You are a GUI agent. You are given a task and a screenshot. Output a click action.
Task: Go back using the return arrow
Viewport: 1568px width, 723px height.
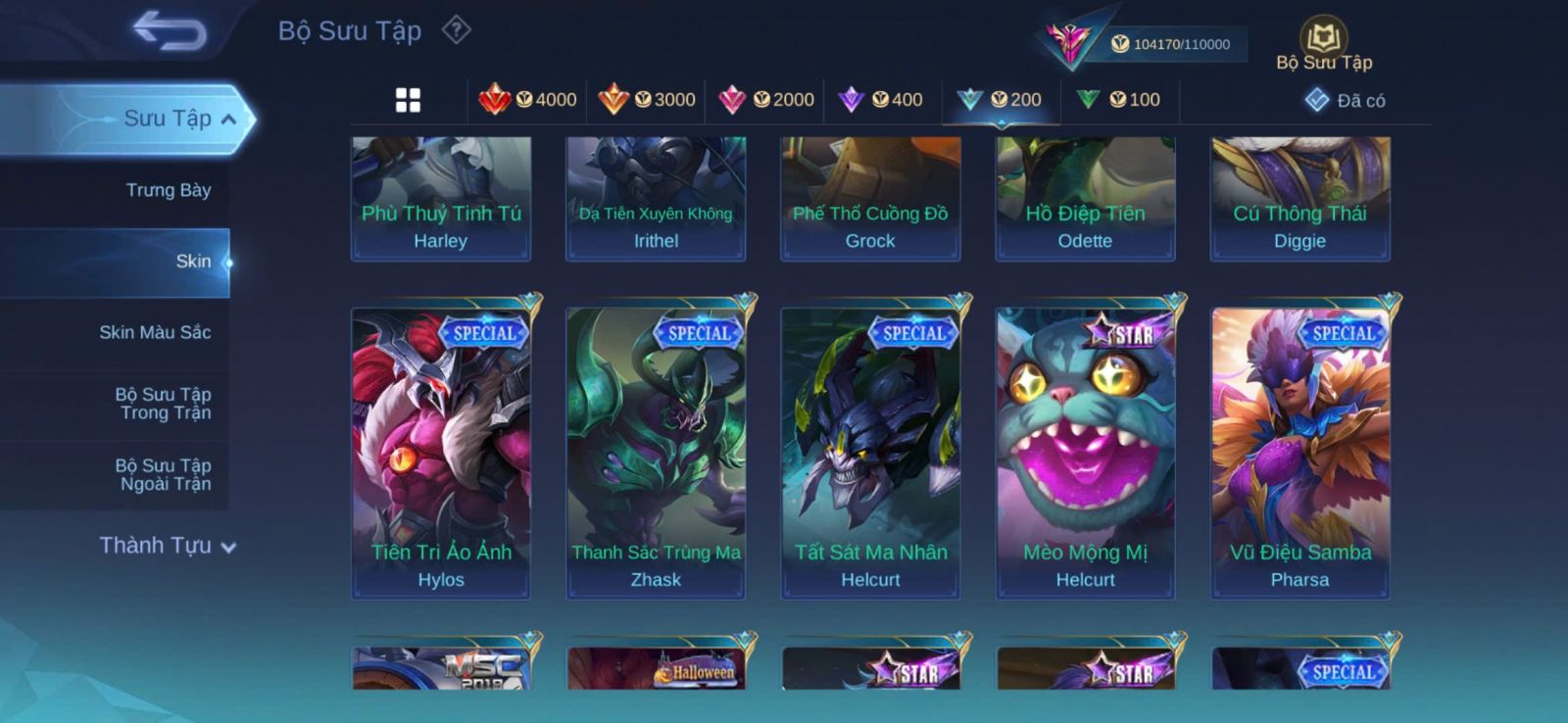pos(170,30)
